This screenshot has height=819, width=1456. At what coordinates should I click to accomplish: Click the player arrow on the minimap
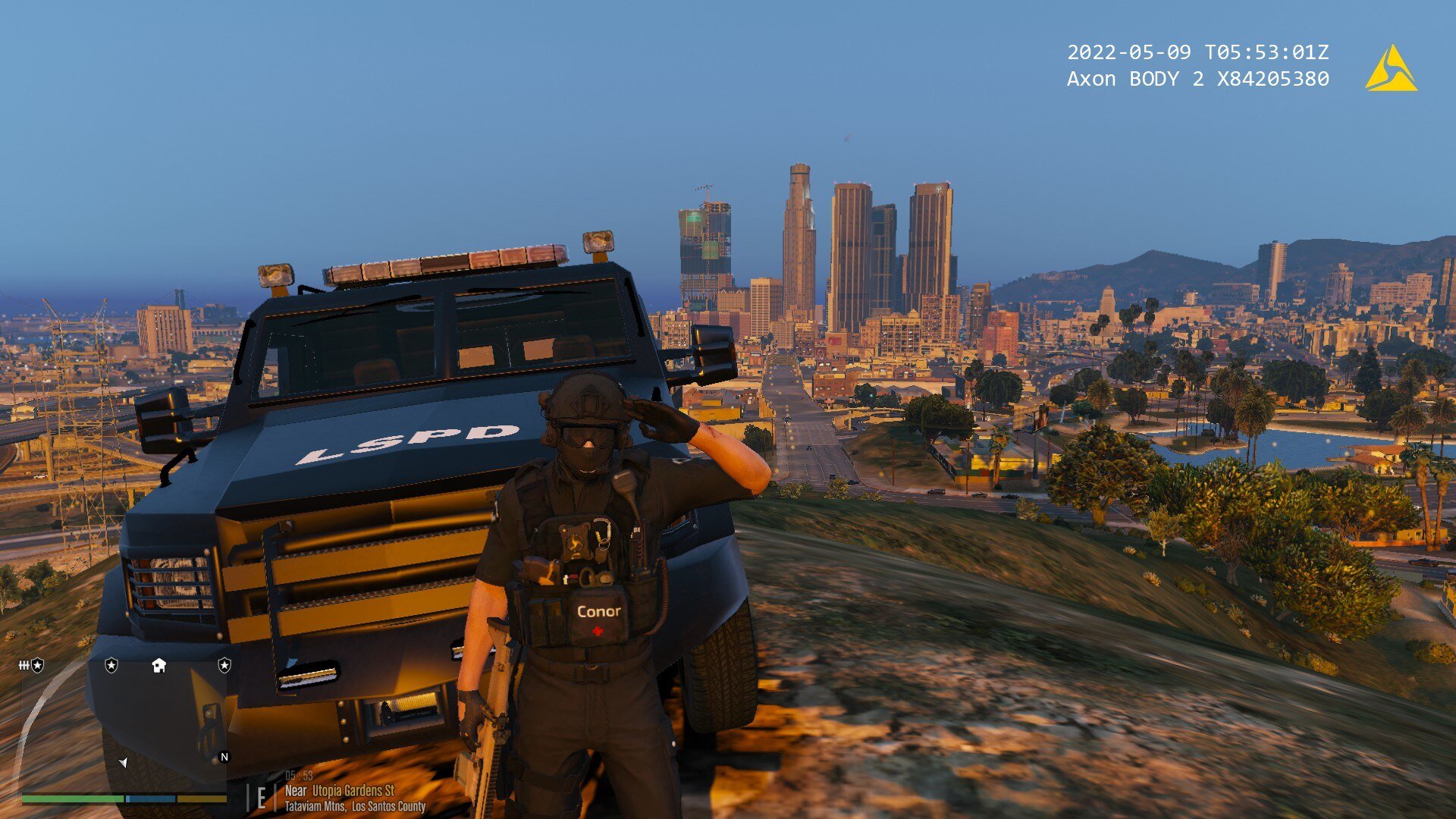[x=123, y=762]
